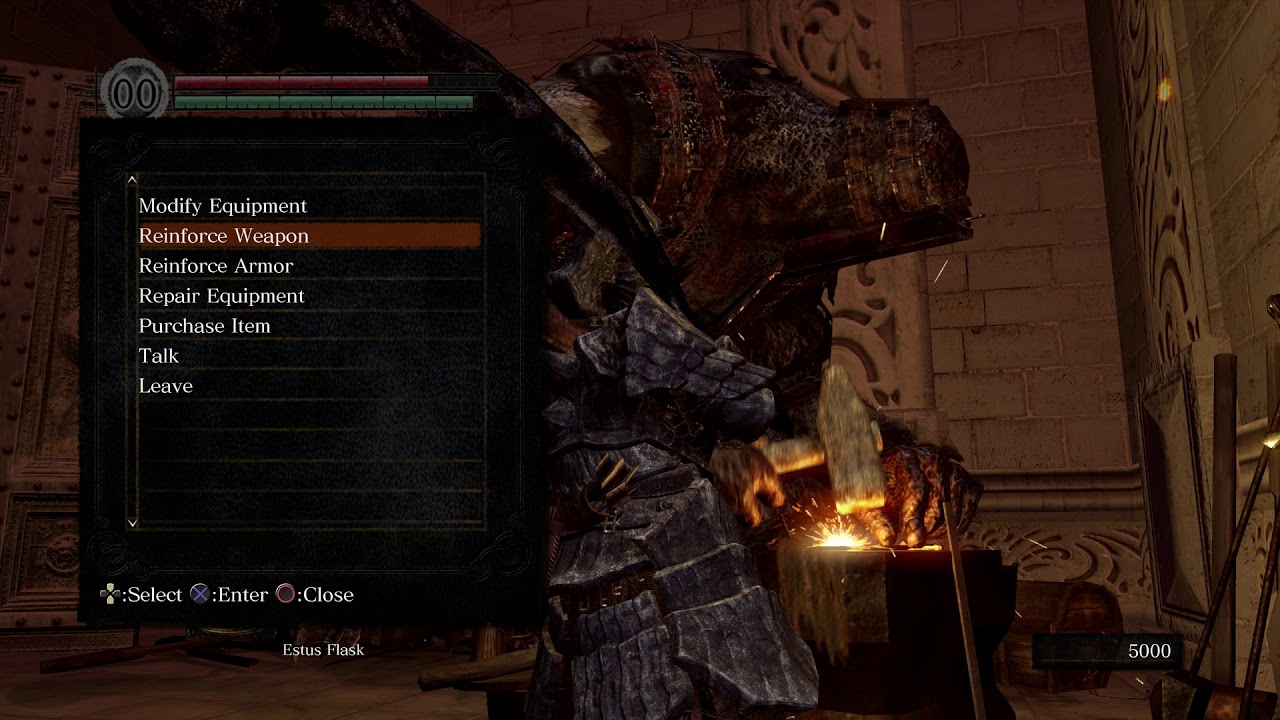The width and height of the screenshot is (1280, 720).
Task: Open the Purchase Item shop entry
Action: click(x=205, y=326)
